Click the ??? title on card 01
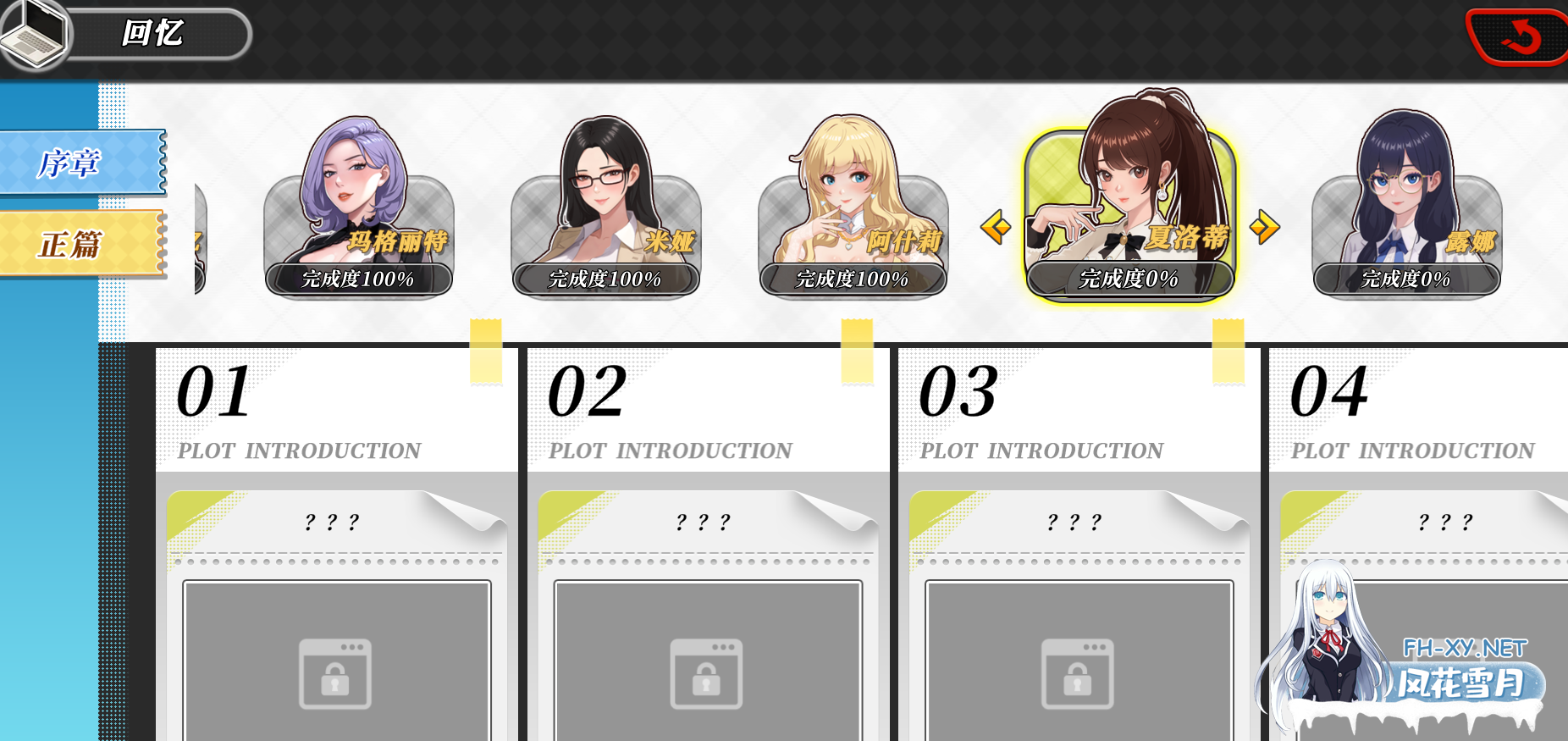This screenshot has width=1568, height=741. 333,521
